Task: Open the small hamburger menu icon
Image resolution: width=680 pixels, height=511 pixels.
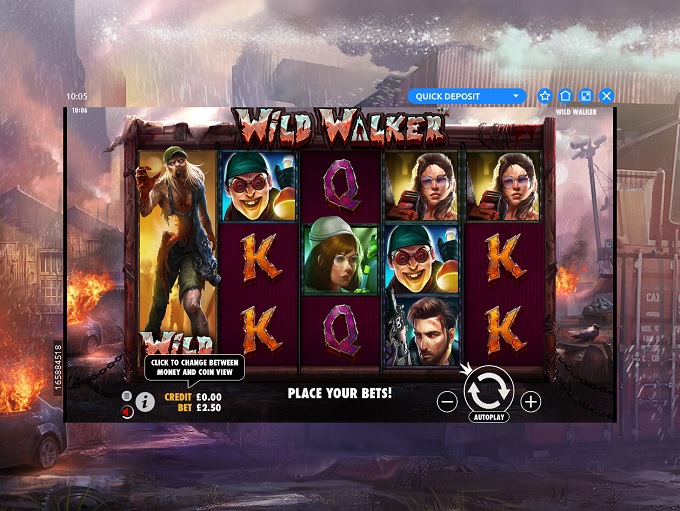Action: coord(127,396)
